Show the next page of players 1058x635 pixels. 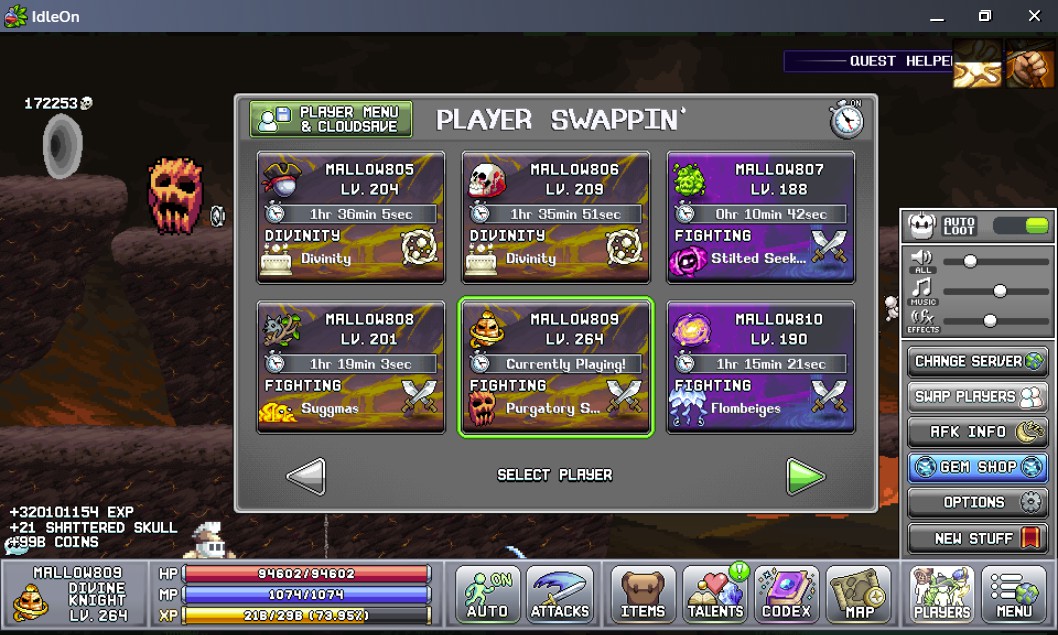pyautogui.click(x=805, y=476)
